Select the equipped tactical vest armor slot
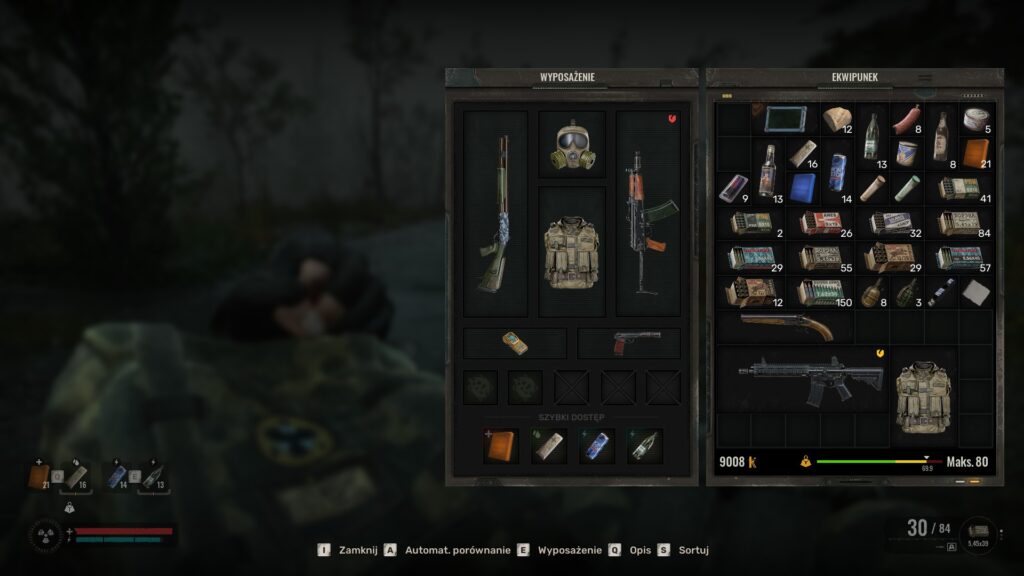Screen dimensions: 1024x576 572,252
